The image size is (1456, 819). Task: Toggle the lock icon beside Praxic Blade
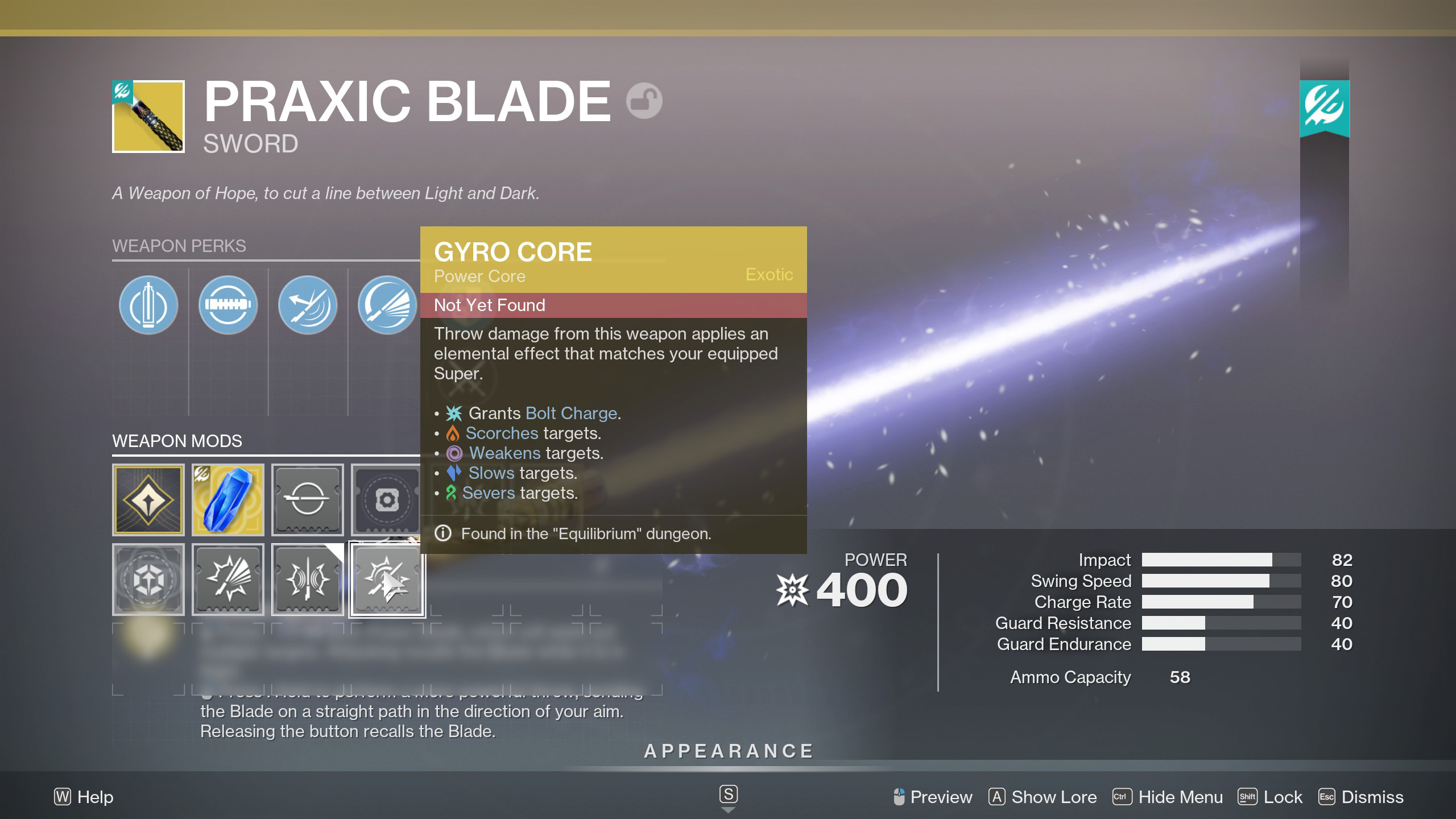[x=644, y=101]
